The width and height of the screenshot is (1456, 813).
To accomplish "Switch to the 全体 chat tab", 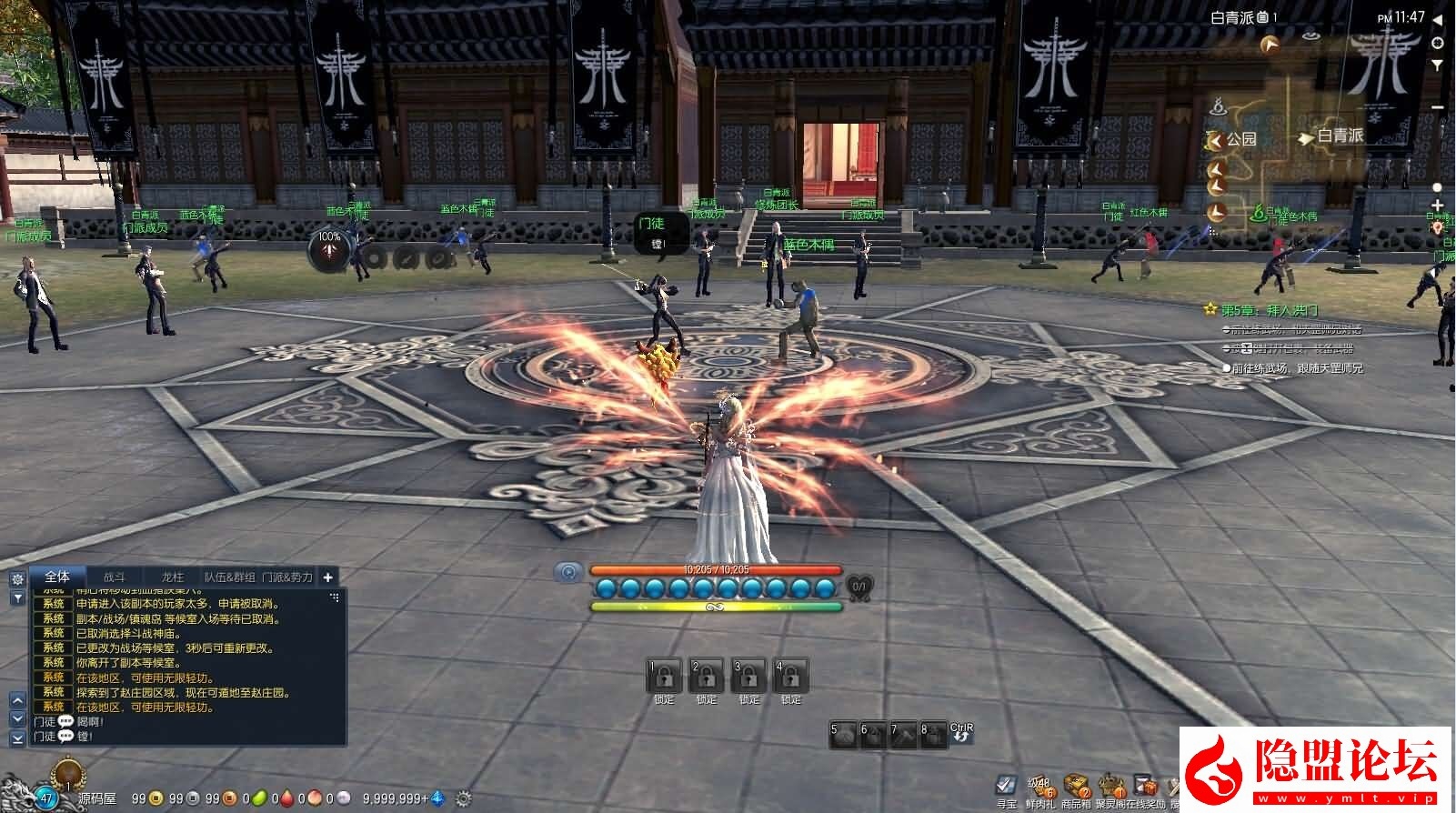I will click(57, 577).
